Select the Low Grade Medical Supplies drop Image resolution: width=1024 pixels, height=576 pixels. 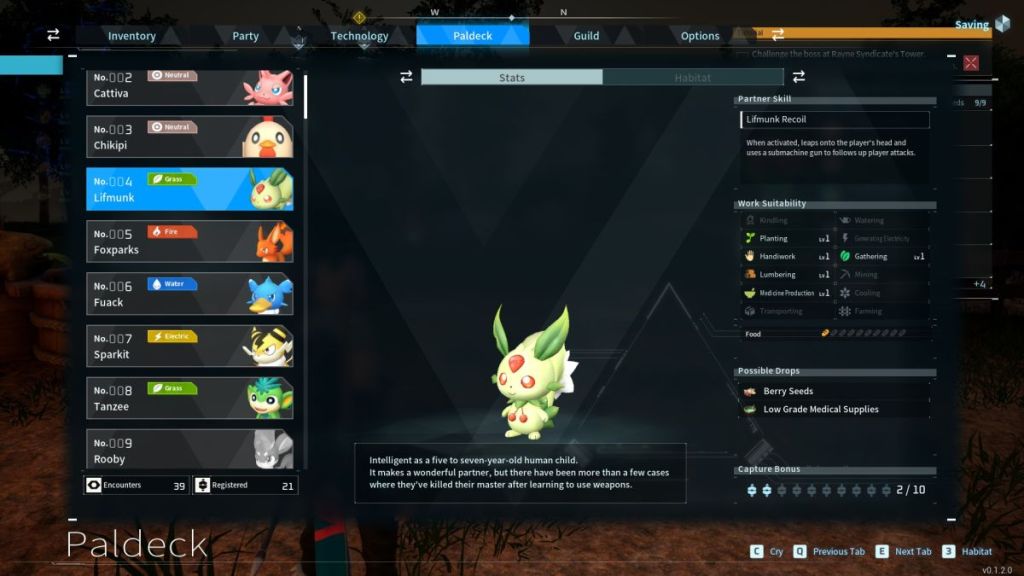click(835, 409)
